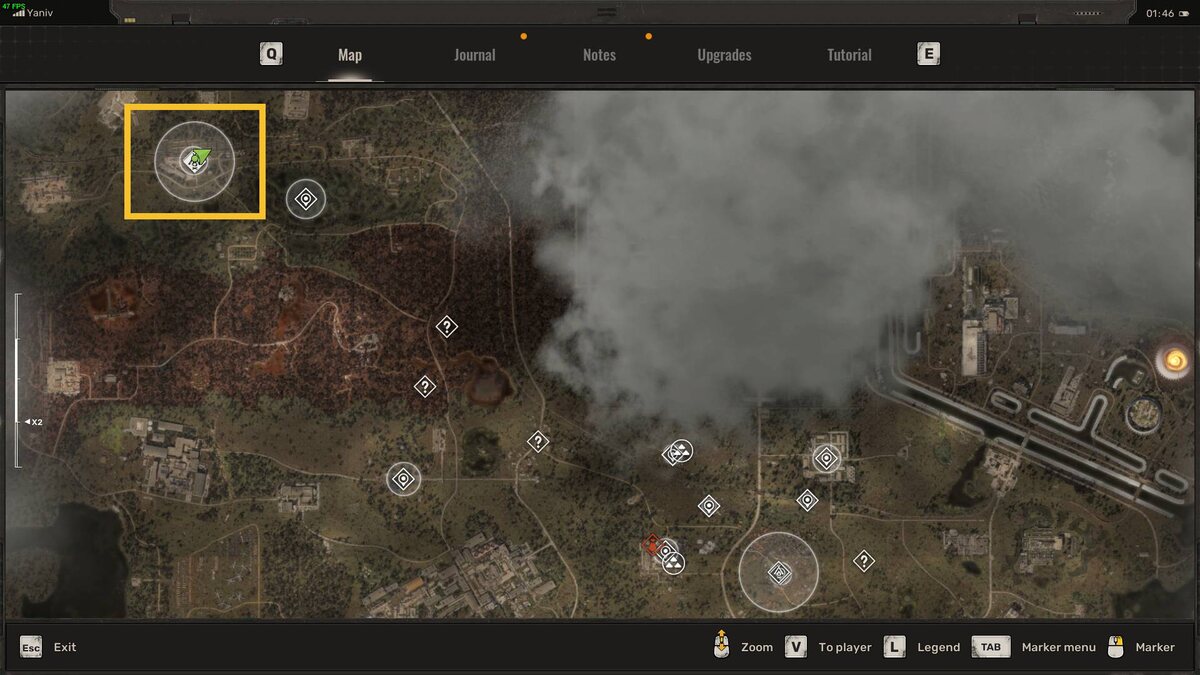Select the orange swirl map marker
This screenshot has width=1200, height=675.
click(x=1174, y=360)
